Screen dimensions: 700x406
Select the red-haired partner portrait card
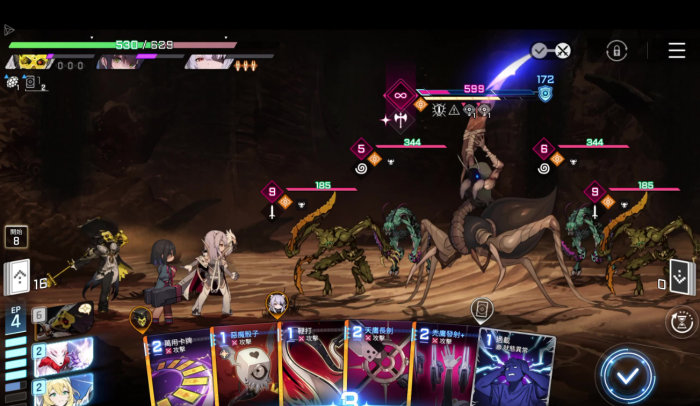coord(62,355)
